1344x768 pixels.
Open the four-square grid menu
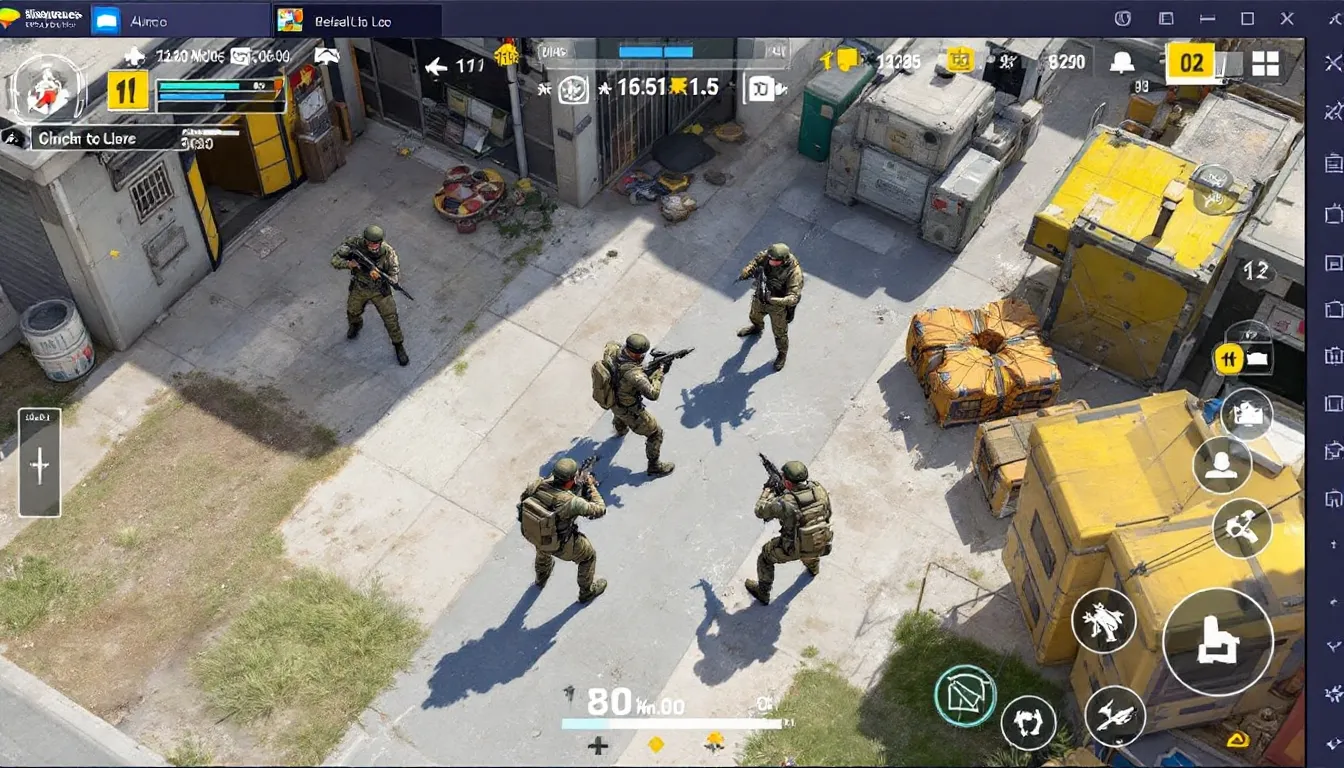(x=1265, y=64)
